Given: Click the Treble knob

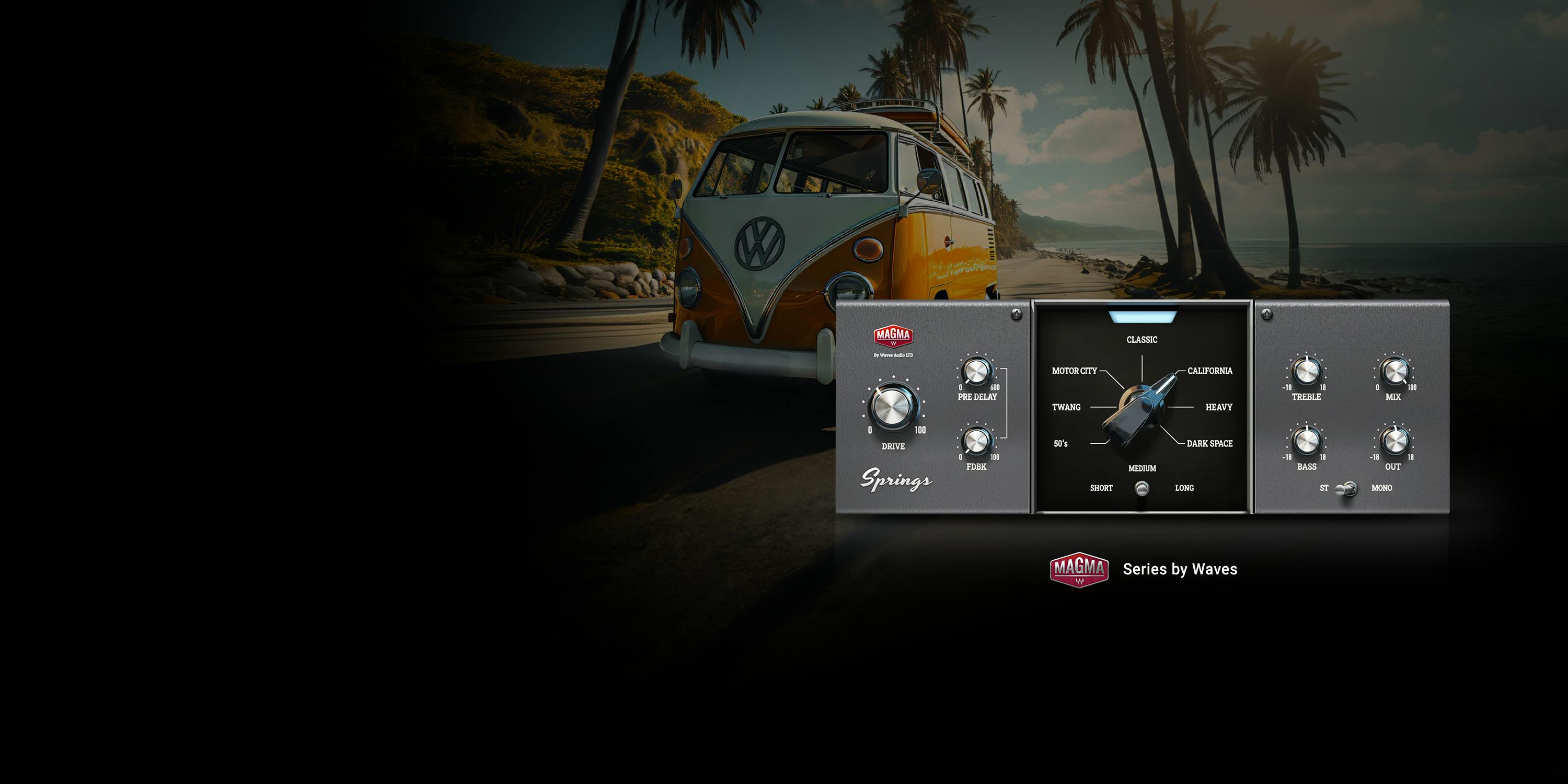Looking at the screenshot, I should click(x=1306, y=371).
